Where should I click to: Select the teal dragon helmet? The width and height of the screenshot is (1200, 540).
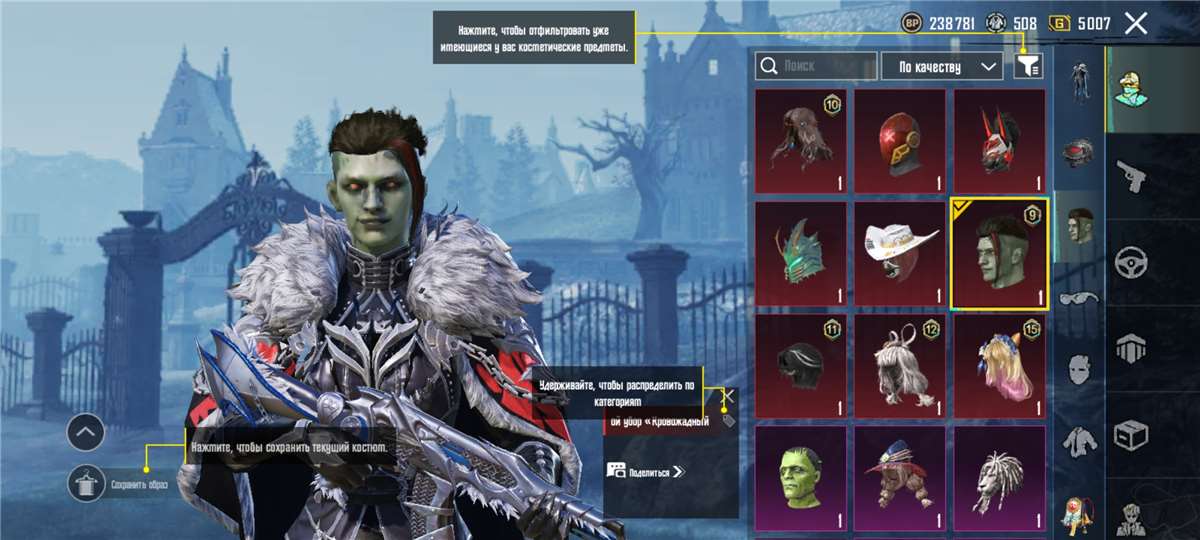pos(800,253)
